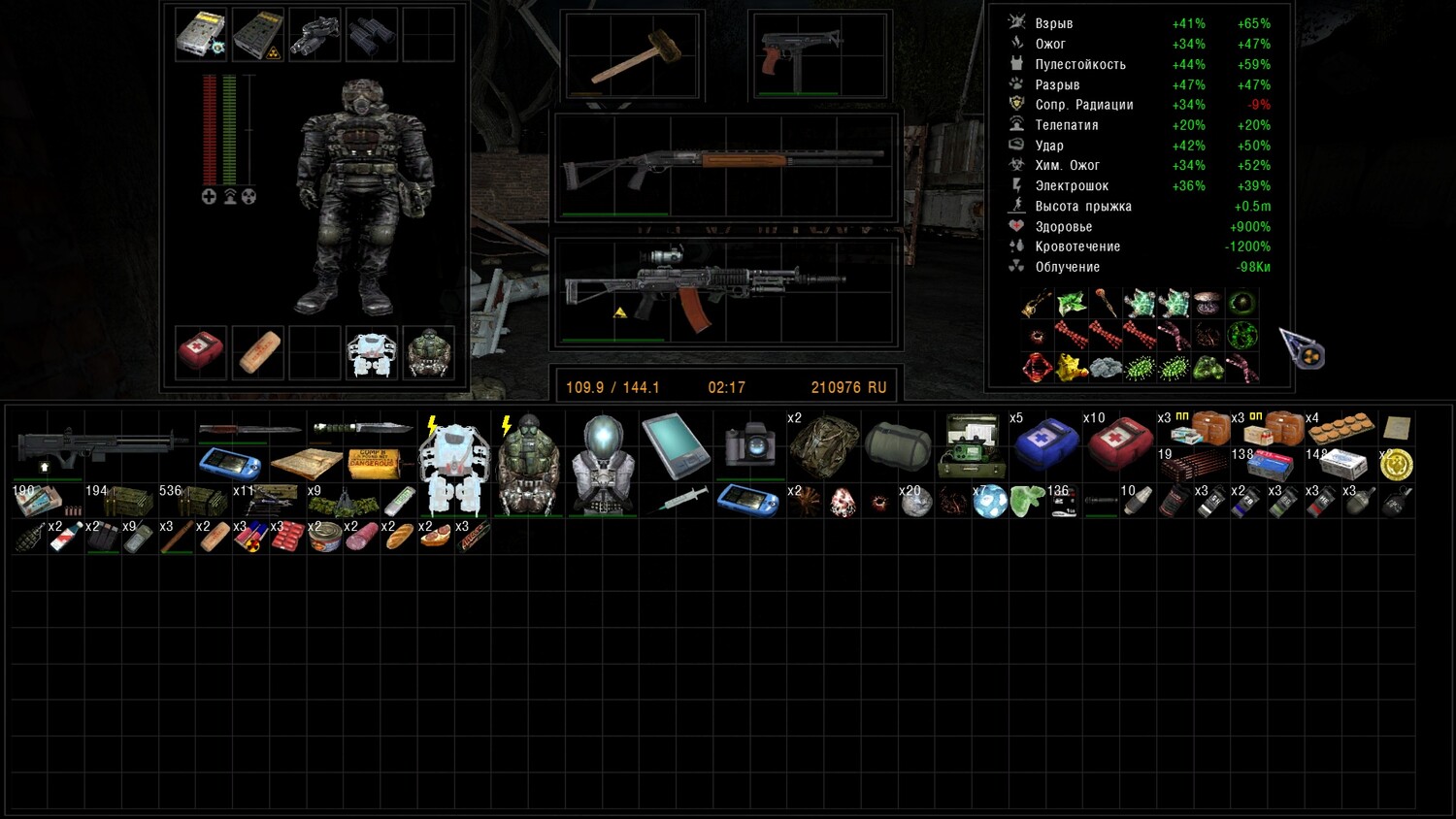Screen dimensions: 1456x819
Task: Use the red medkit quick slot
Action: (x=201, y=351)
